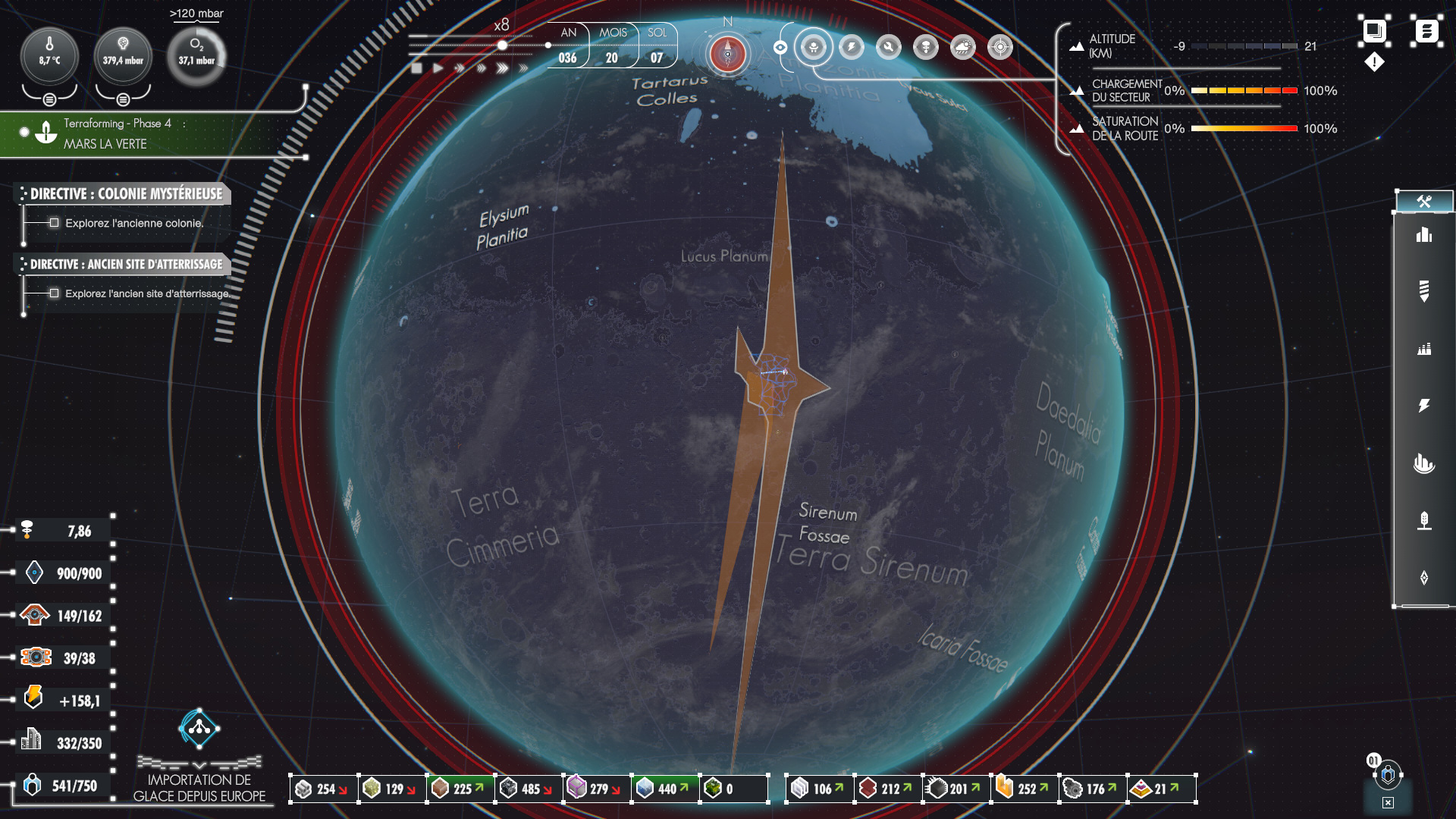Select the Colonie Mystérieuse directive
This screenshot has height=819, width=1456.
[126, 194]
